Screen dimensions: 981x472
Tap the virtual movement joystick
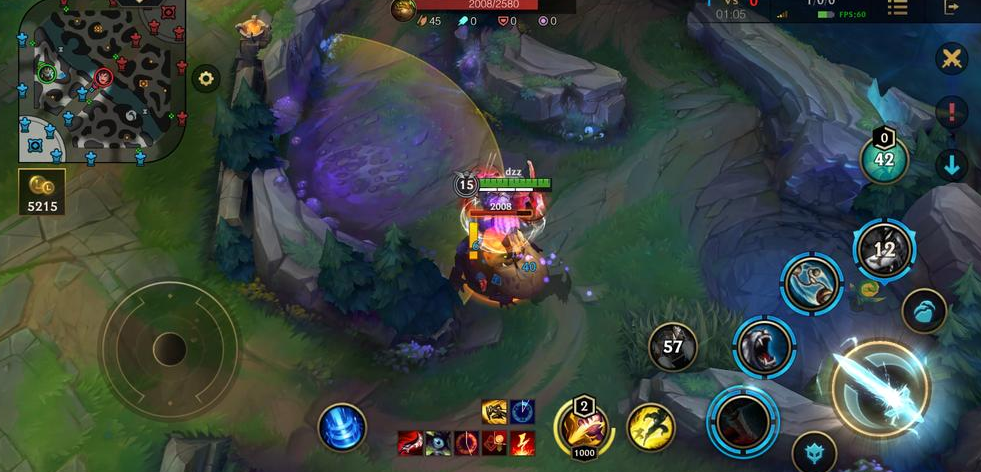click(x=169, y=349)
